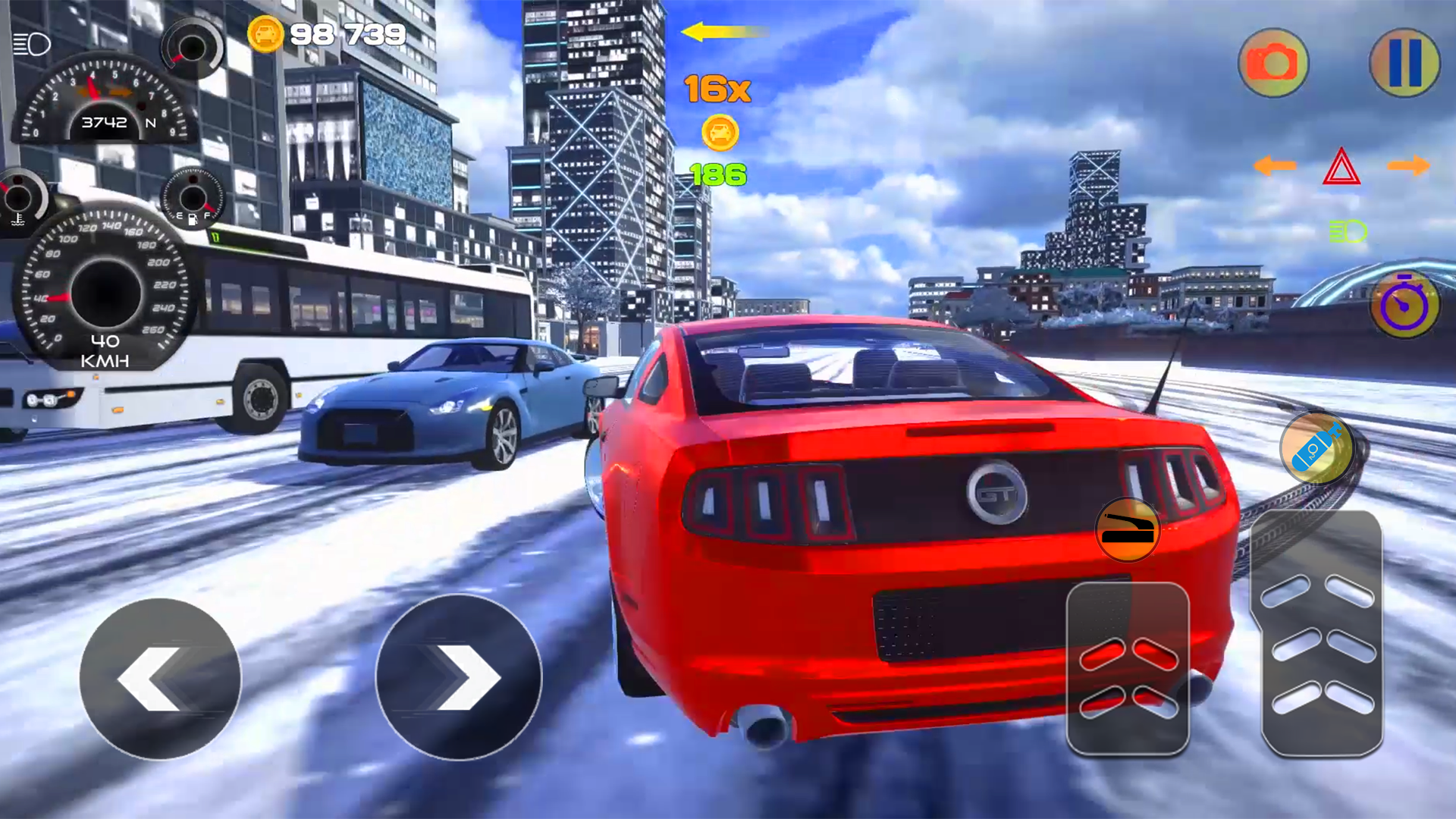1456x819 pixels.
Task: Tap the fuel gauge dial
Action: click(x=192, y=199)
